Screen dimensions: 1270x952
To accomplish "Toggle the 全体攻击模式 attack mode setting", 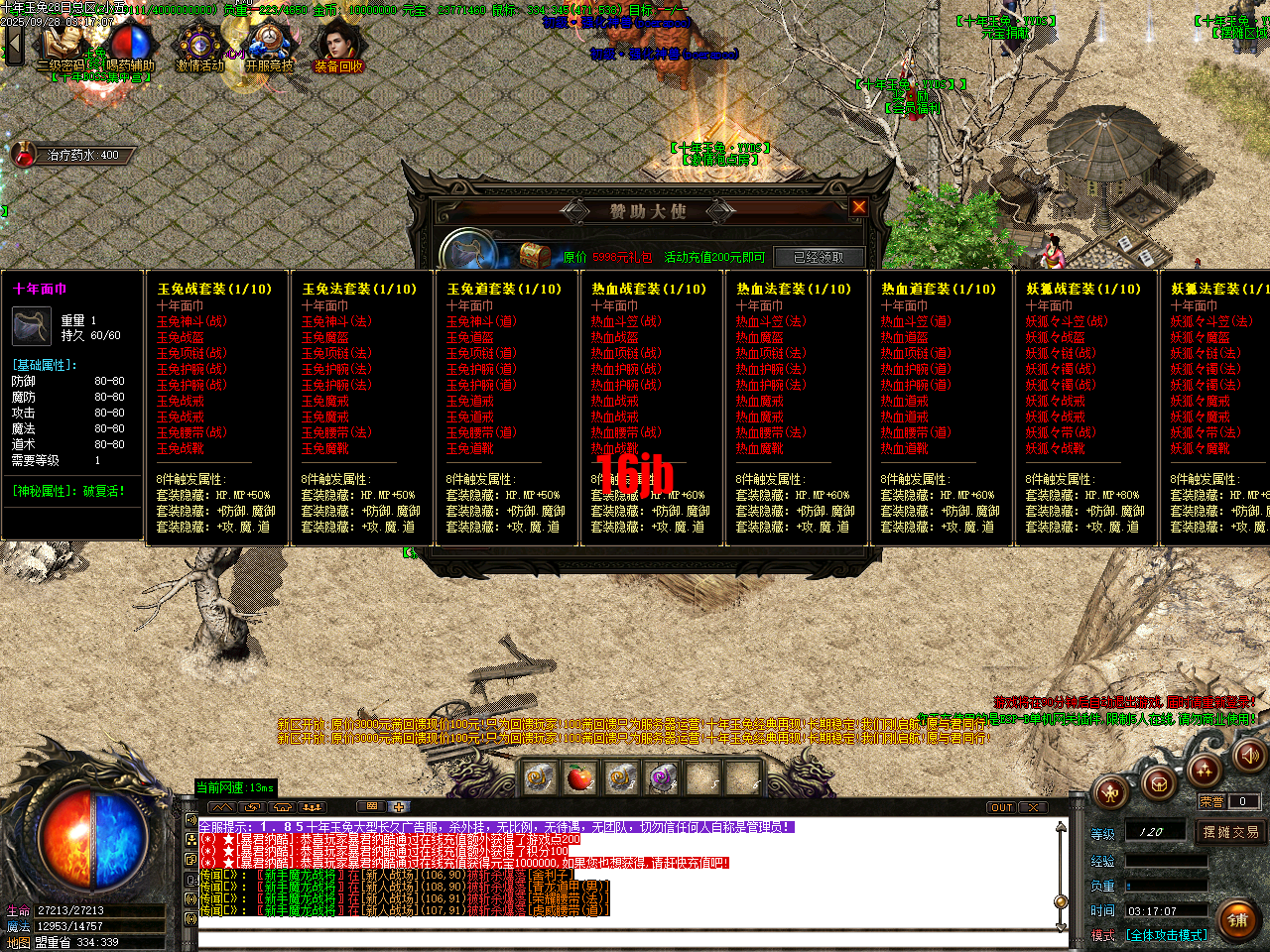I will pos(1167,934).
